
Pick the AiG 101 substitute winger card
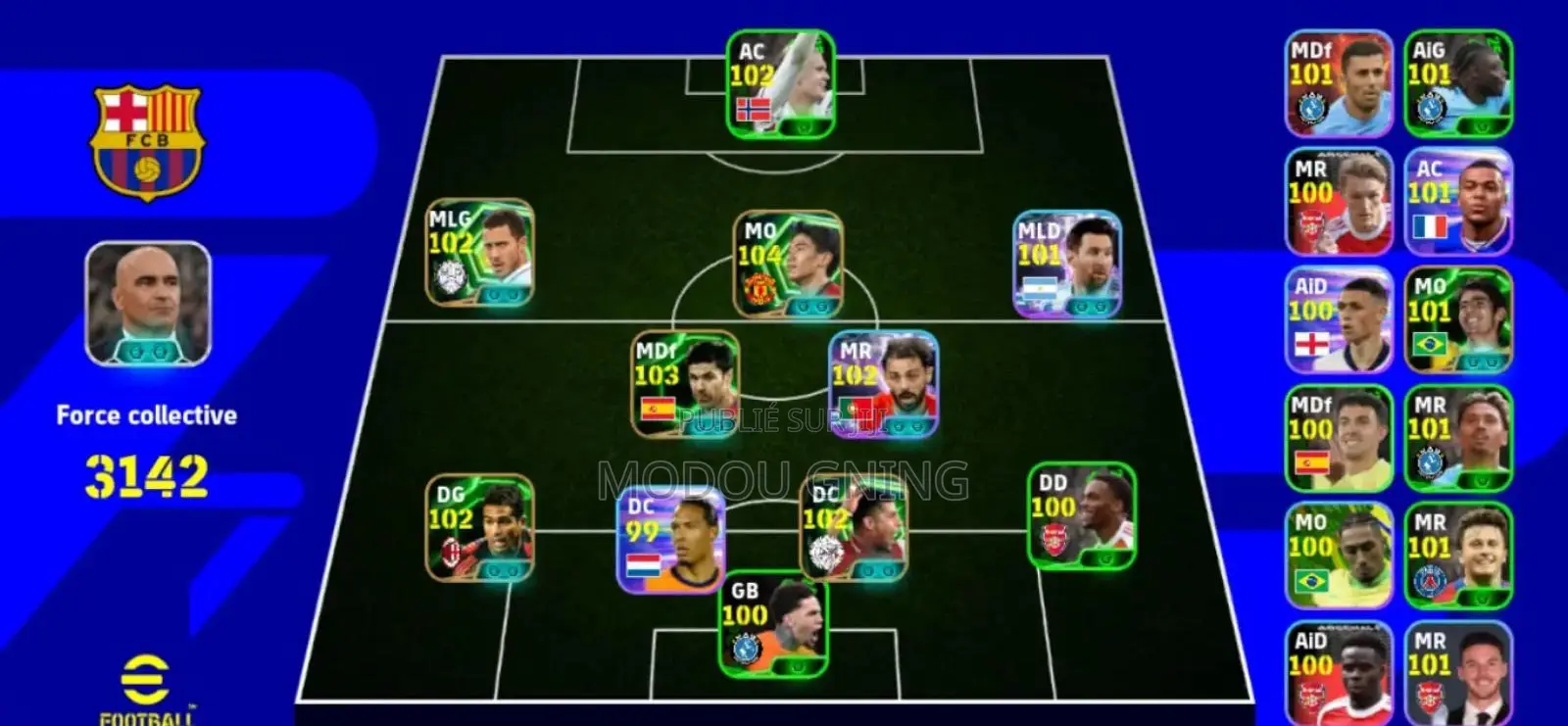point(1458,83)
